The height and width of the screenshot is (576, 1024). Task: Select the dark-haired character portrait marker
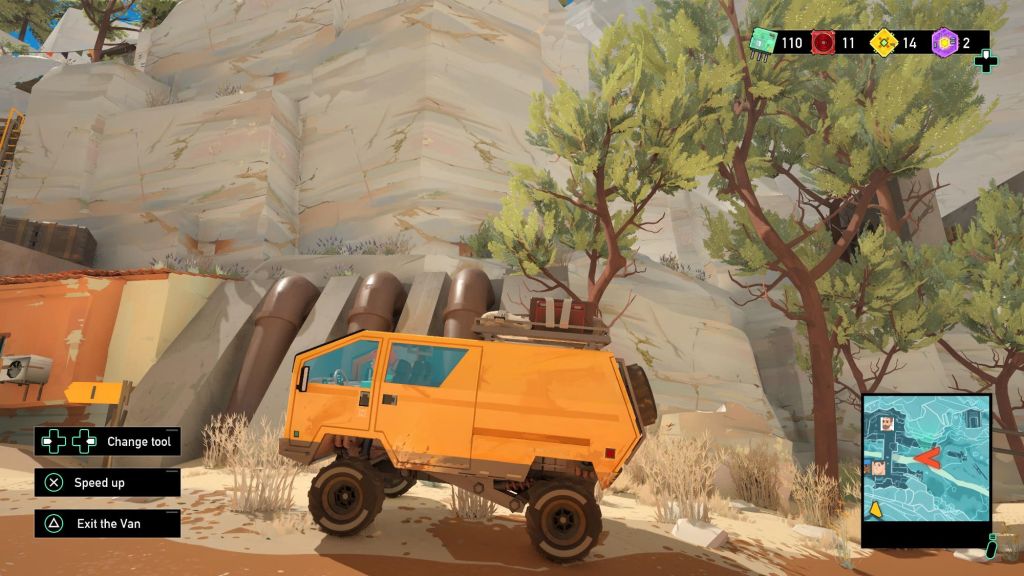click(x=878, y=469)
